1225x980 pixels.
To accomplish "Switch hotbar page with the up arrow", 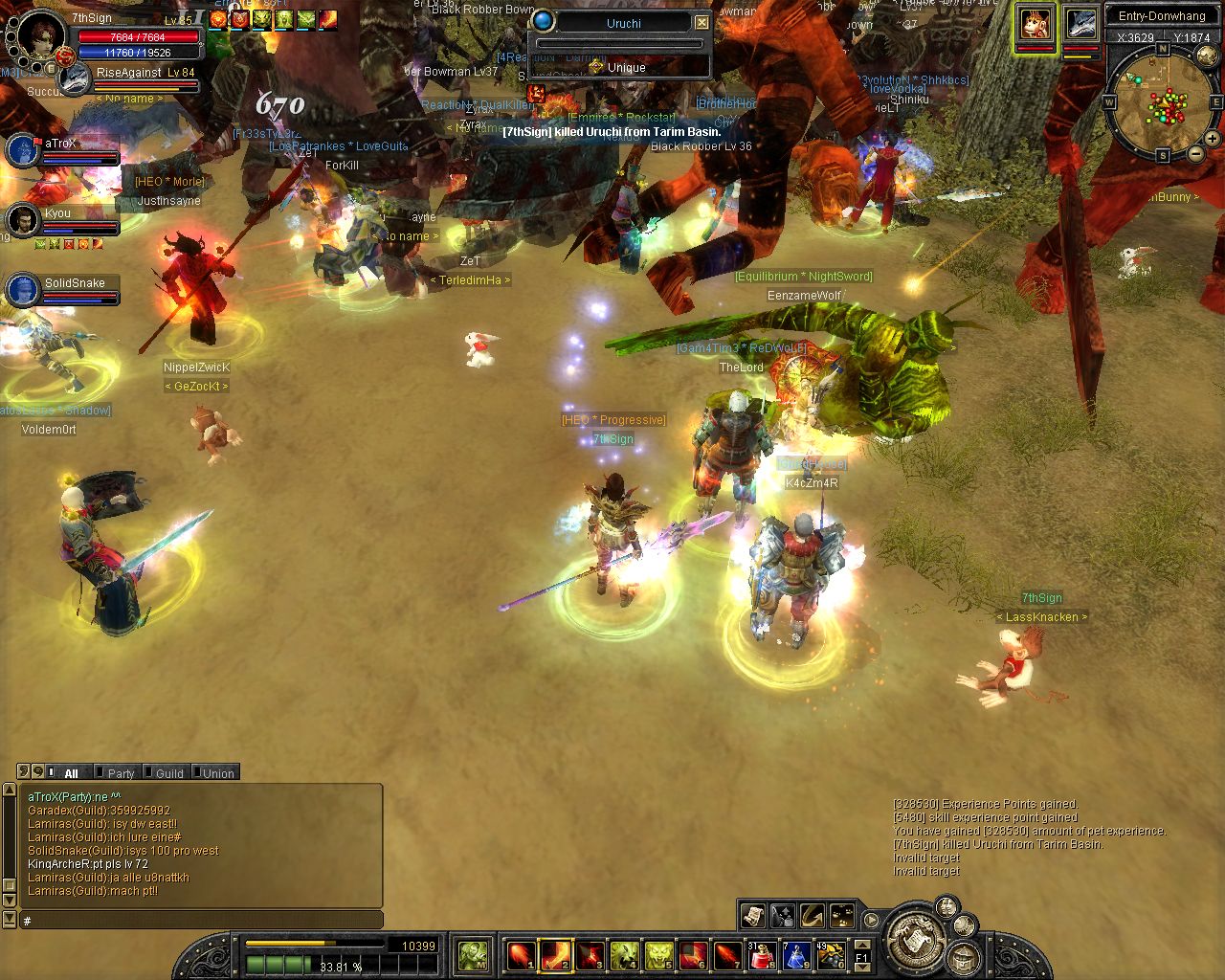I will [861, 946].
